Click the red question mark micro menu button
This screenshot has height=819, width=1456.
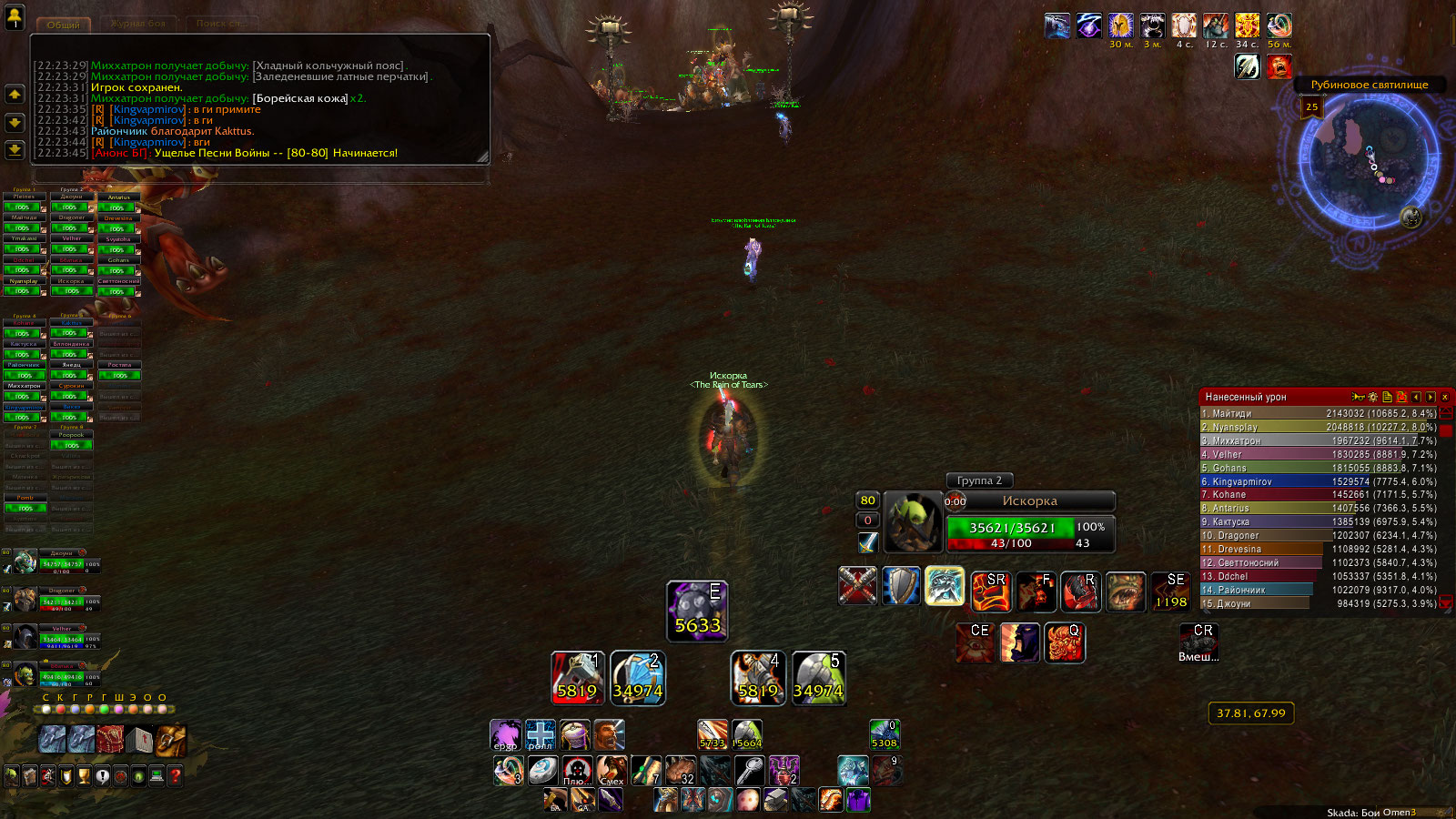click(176, 776)
